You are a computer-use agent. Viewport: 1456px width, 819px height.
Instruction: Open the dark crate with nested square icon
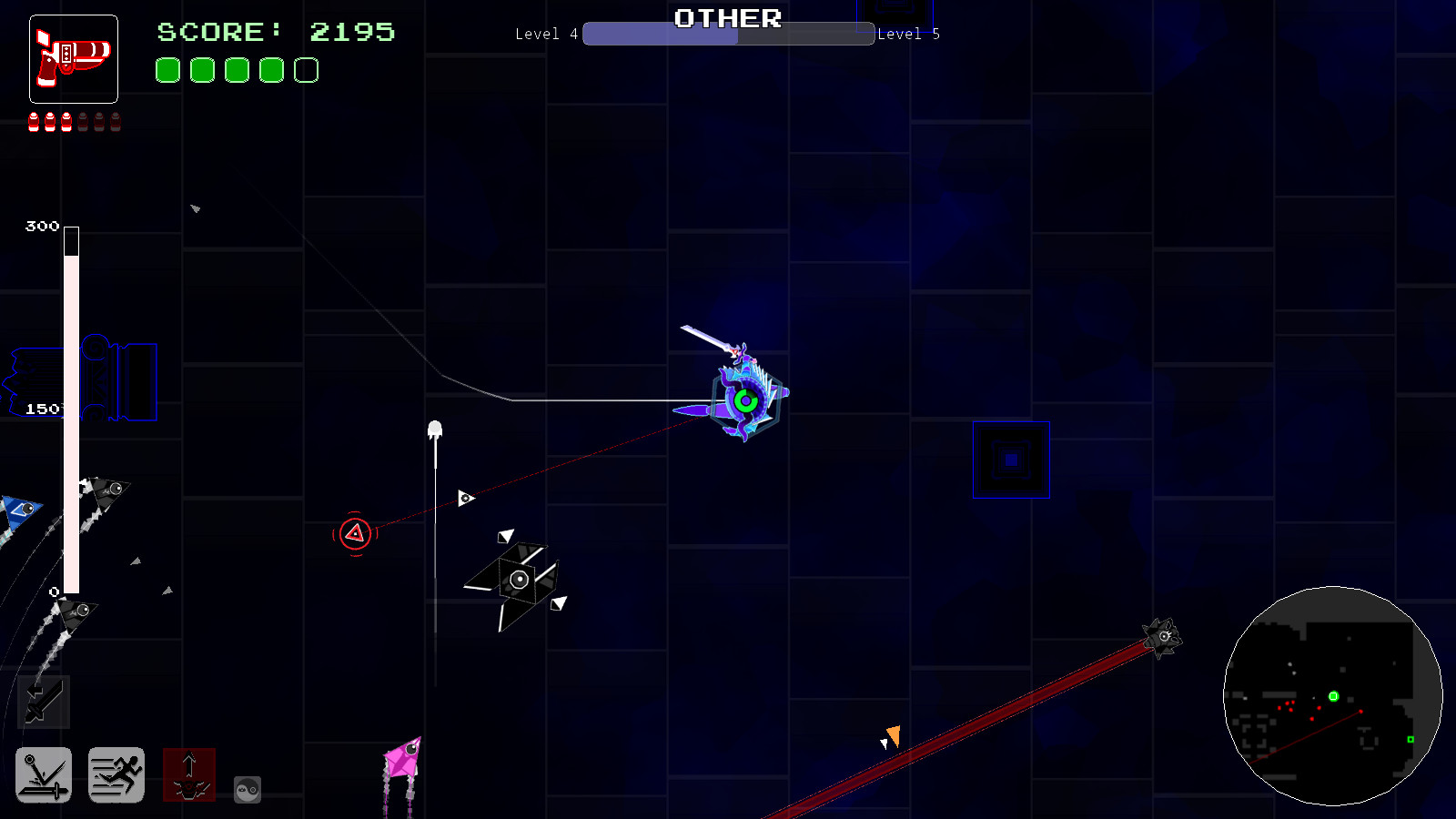[1011, 460]
